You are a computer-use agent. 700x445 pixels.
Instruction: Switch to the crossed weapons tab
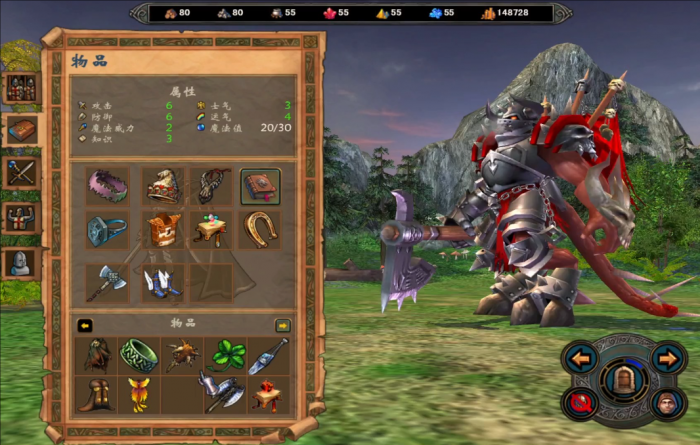[x=22, y=173]
